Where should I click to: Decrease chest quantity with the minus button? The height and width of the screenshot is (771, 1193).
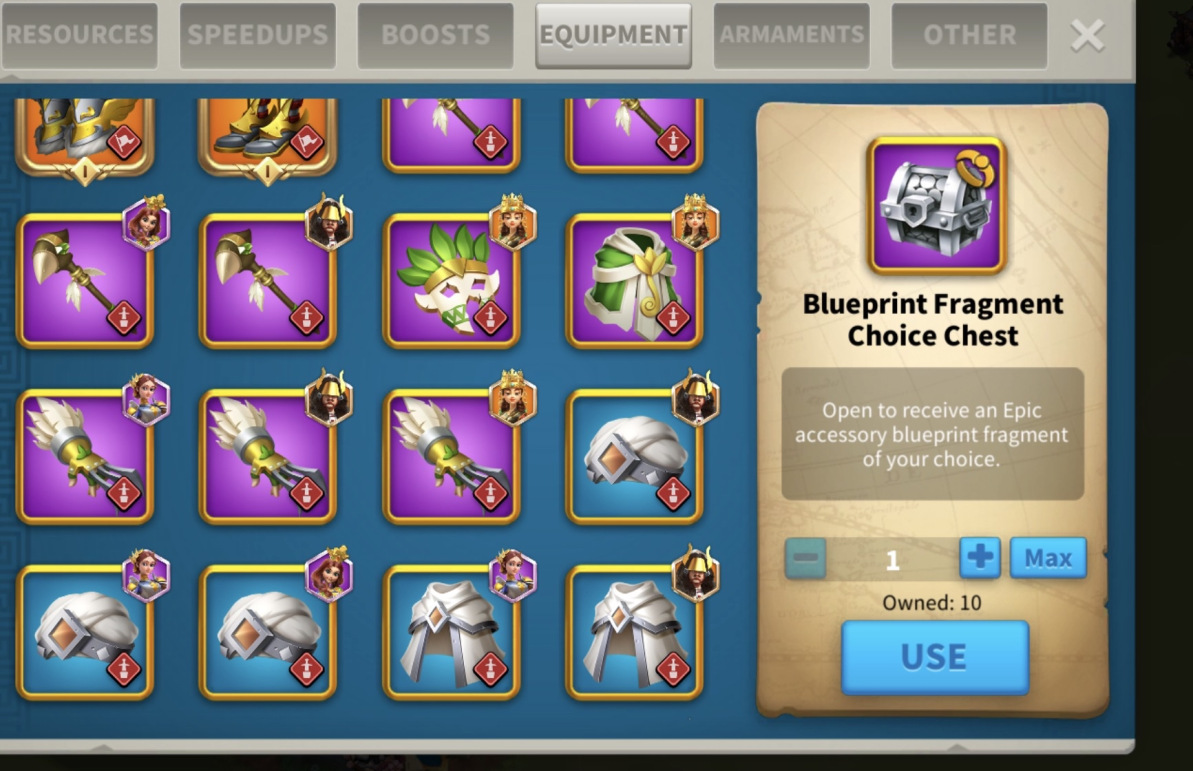[x=806, y=558]
